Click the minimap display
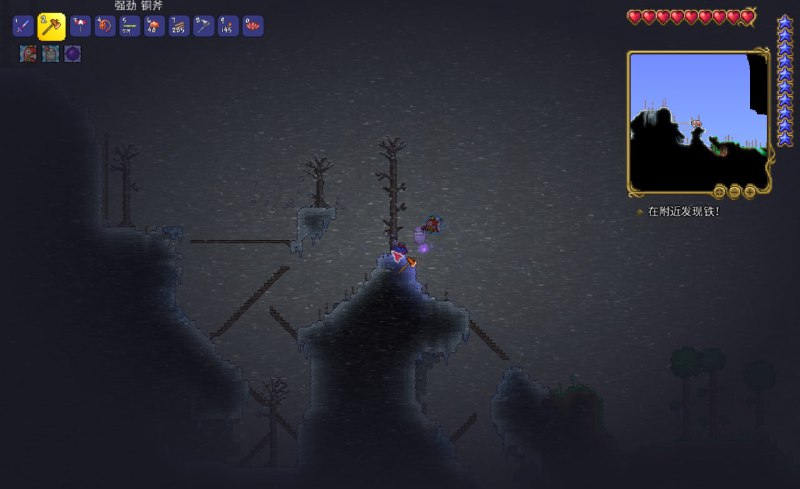The image size is (800, 489). point(697,120)
